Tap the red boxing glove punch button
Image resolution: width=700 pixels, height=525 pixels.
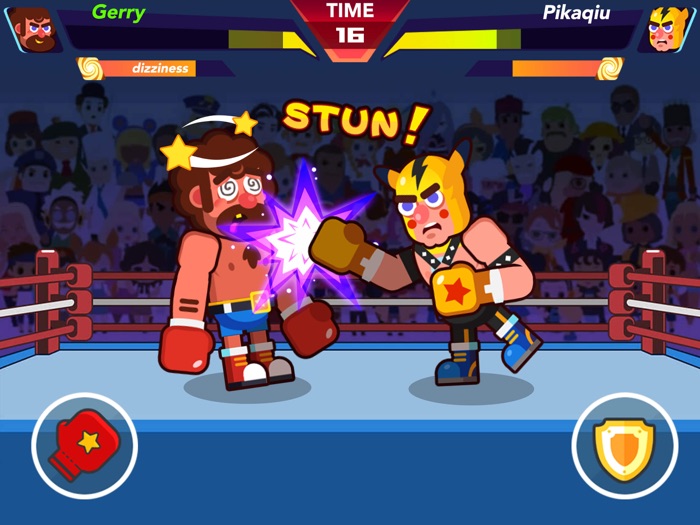pos(84,445)
